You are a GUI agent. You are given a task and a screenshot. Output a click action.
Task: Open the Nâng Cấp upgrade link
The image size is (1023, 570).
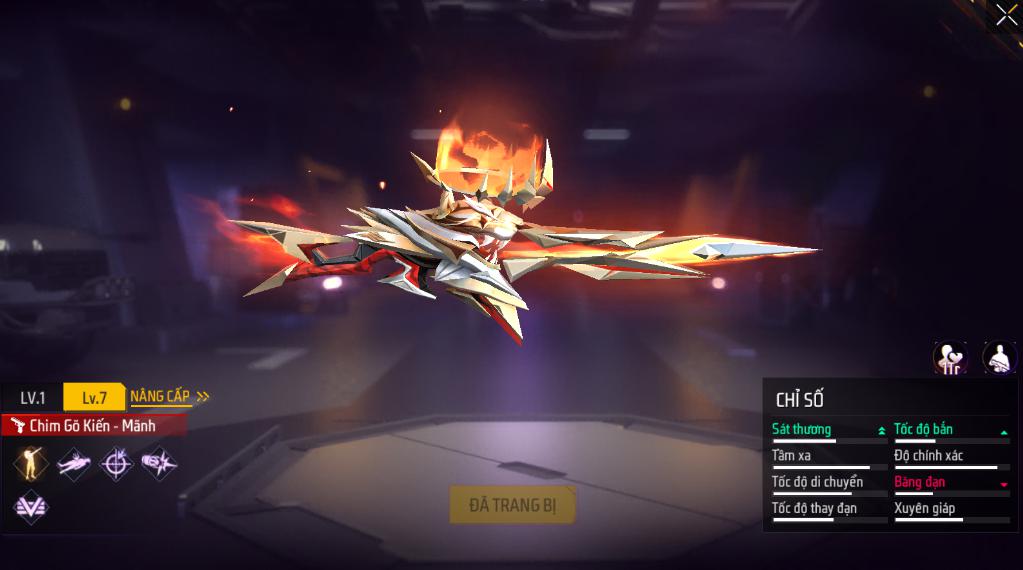point(169,396)
